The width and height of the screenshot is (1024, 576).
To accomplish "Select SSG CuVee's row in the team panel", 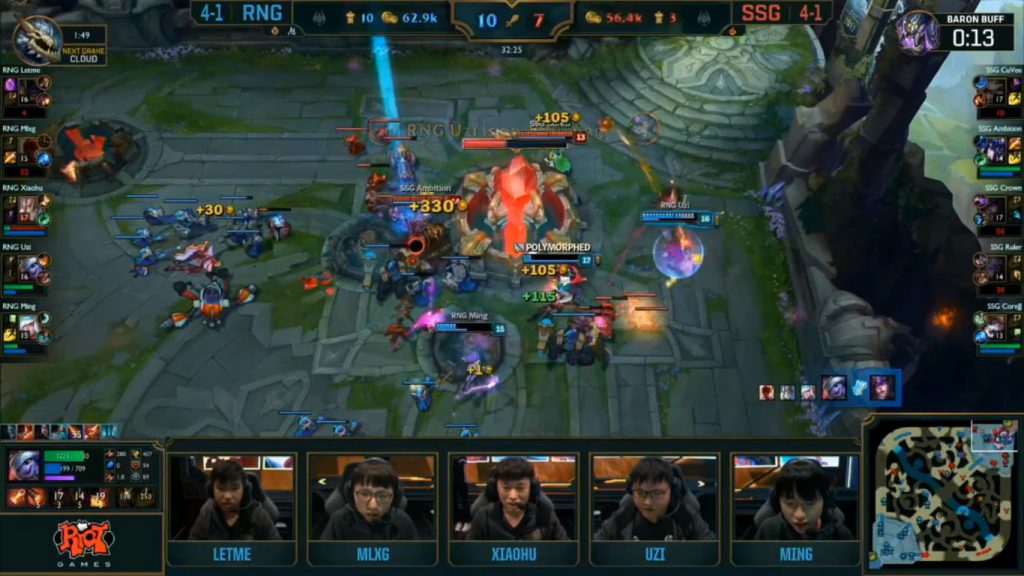I will [x=997, y=91].
